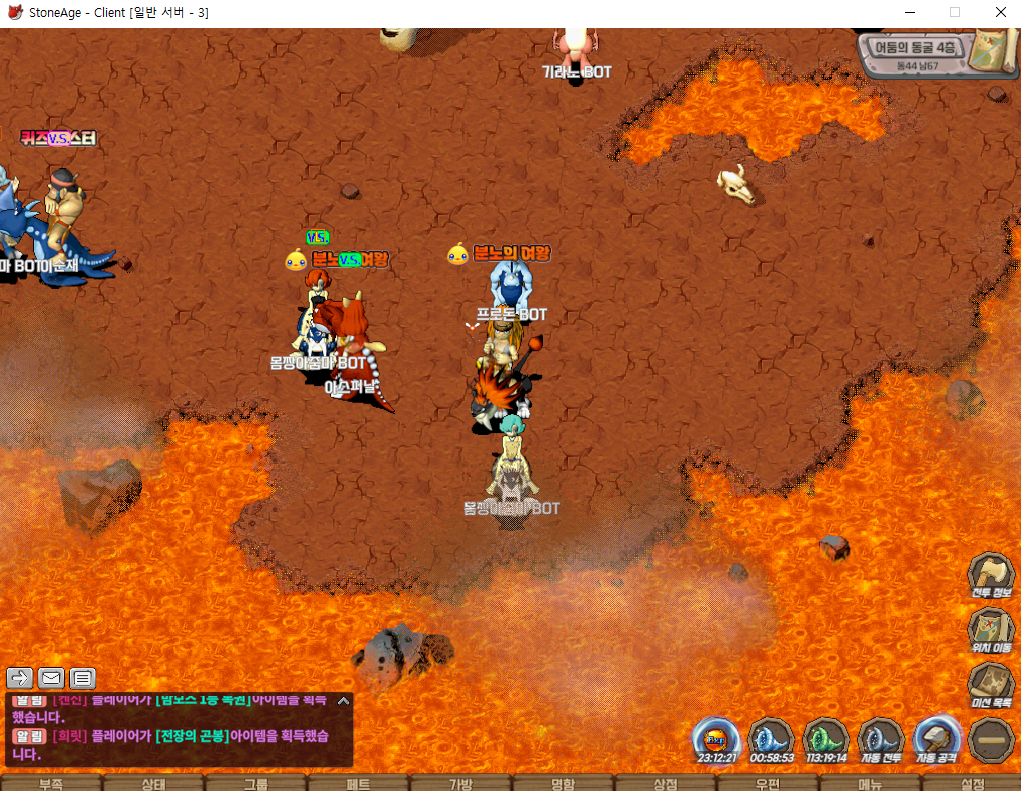Close the StoneAge client window
Screen dimensions: 1021x791
point(1000,13)
